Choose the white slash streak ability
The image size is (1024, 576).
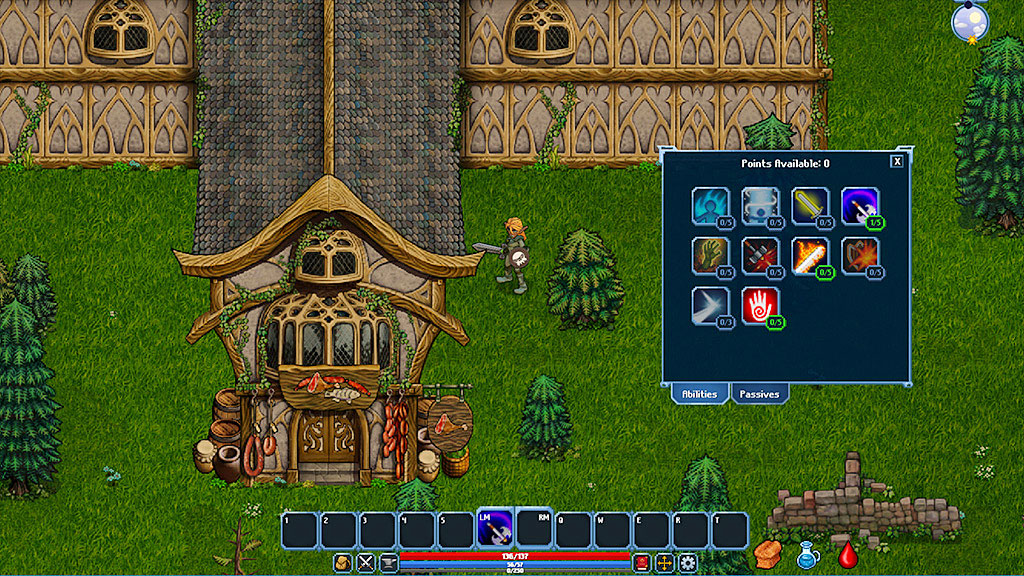[x=709, y=305]
